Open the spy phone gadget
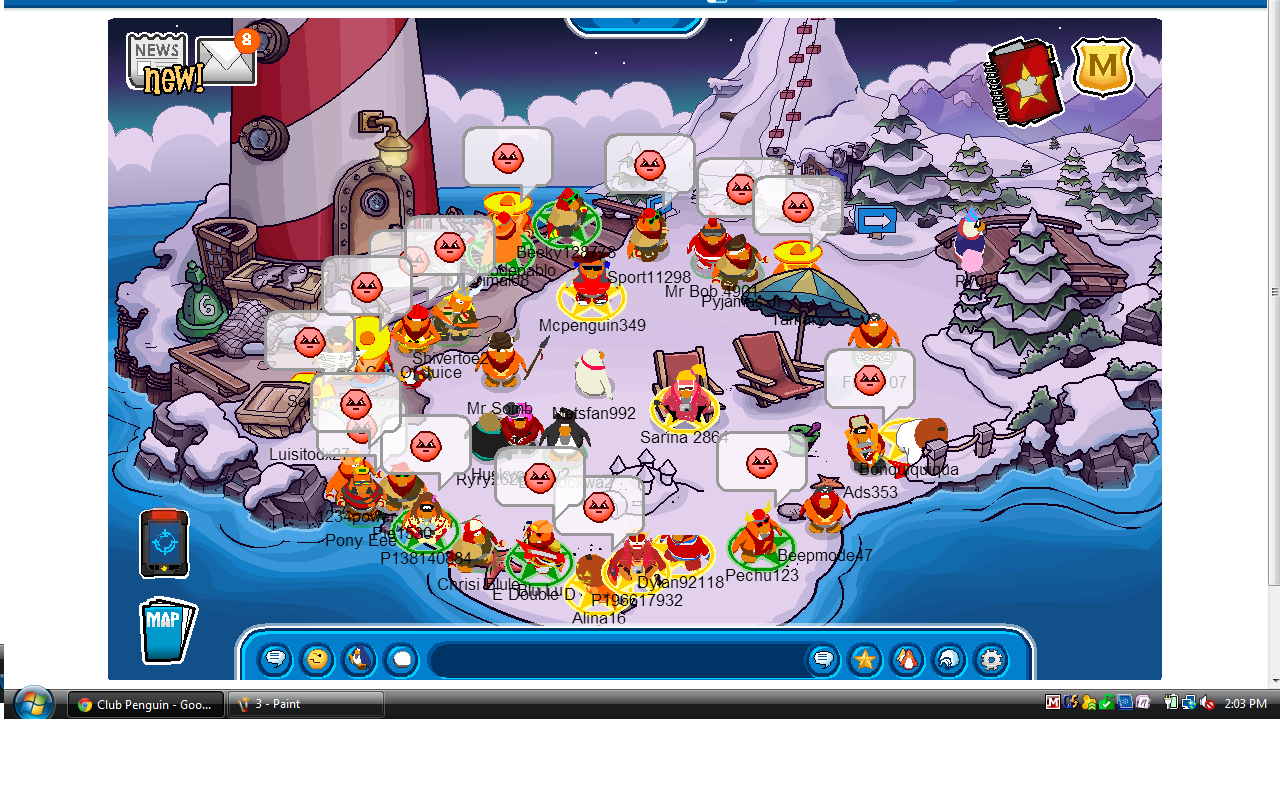Screen dimensions: 1280x800 pos(163,543)
